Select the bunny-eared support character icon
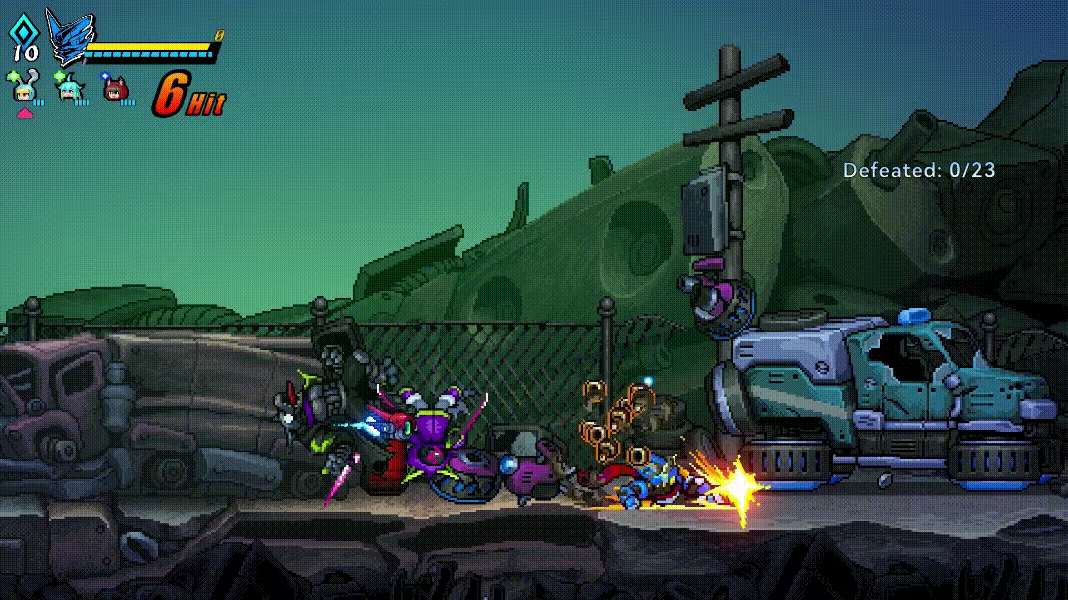 coord(23,90)
